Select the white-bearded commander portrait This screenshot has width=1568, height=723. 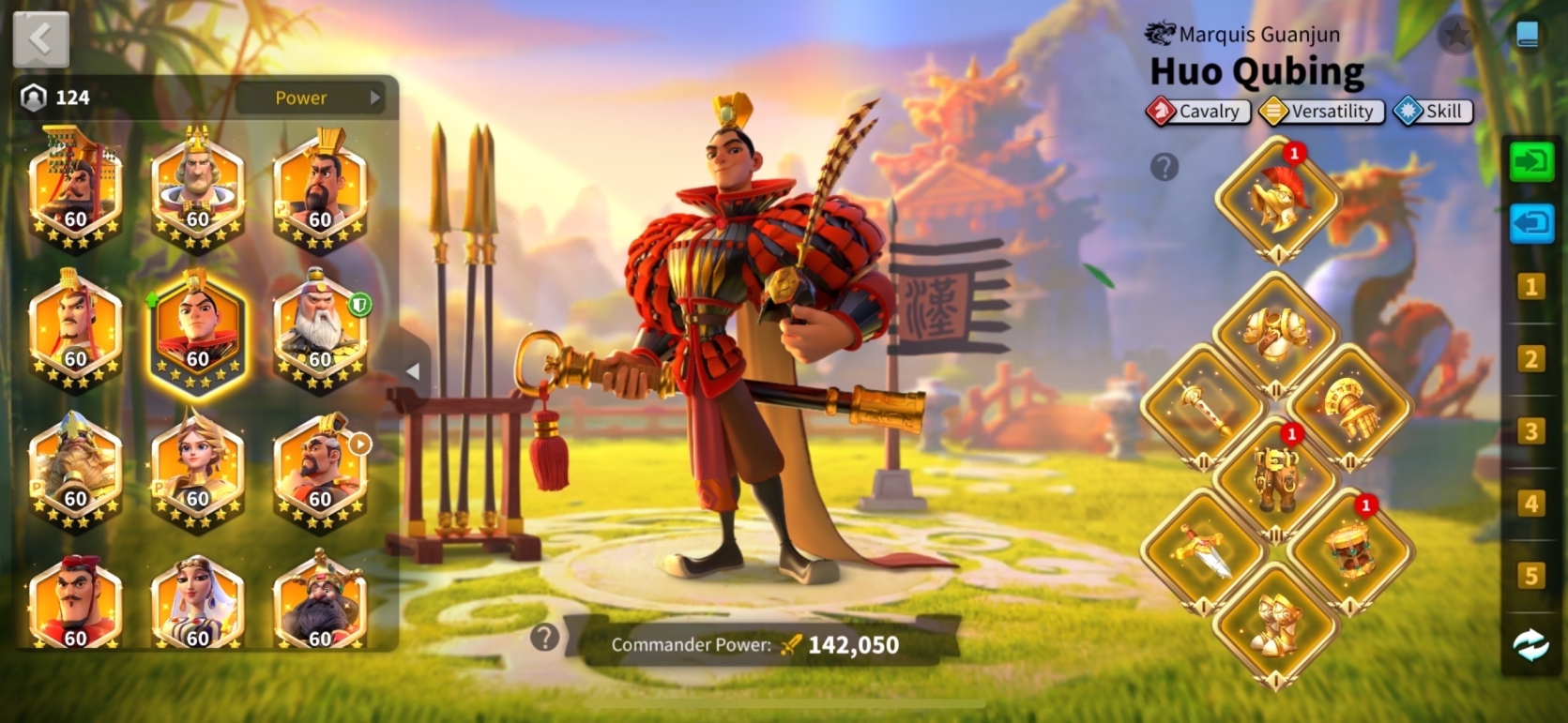[x=319, y=329]
